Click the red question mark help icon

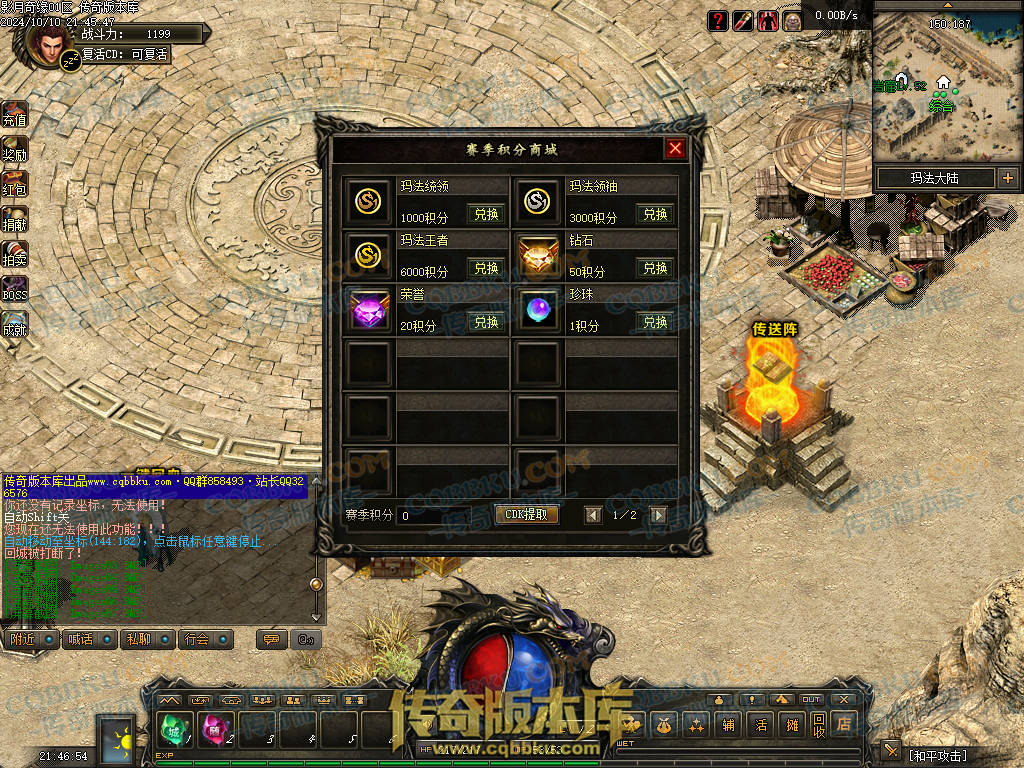pos(718,20)
